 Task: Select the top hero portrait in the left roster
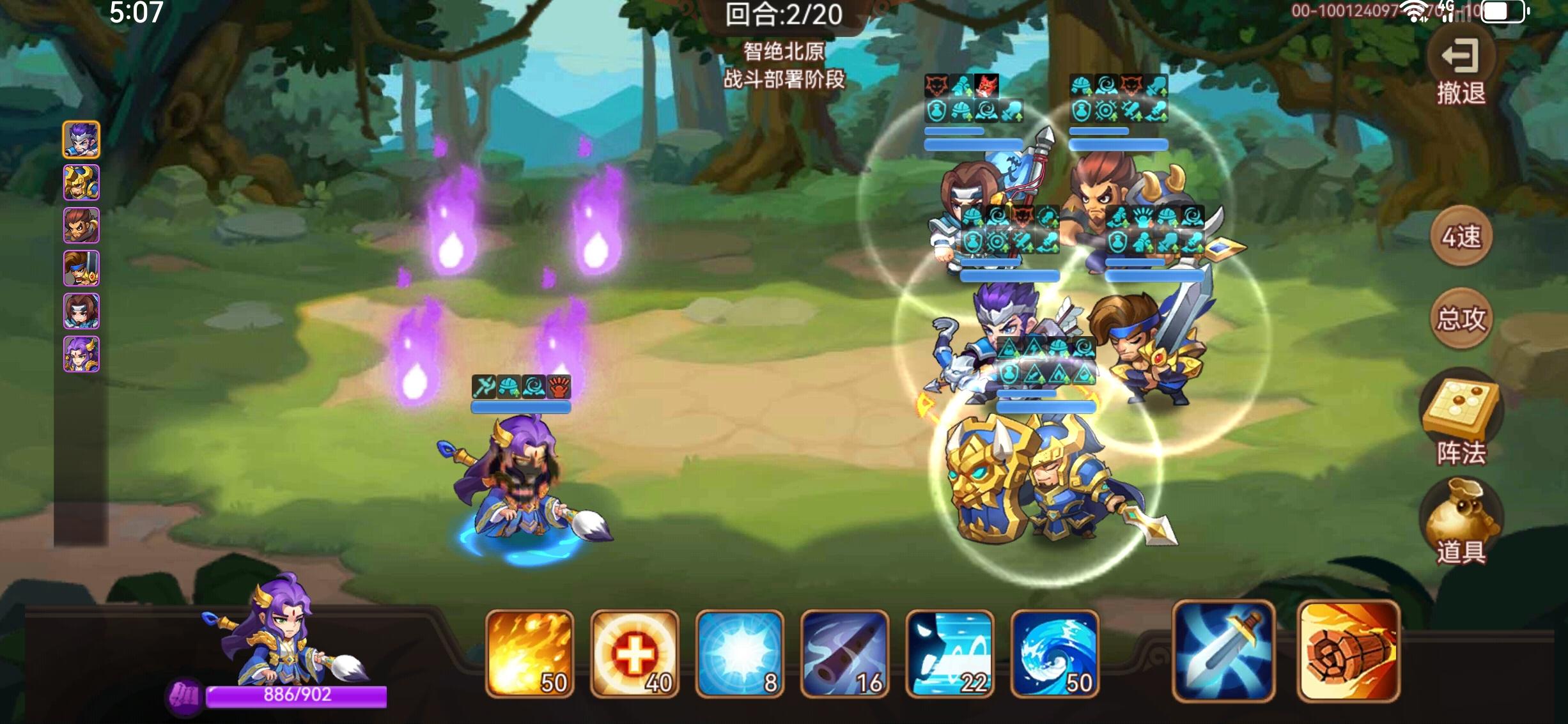tap(82, 140)
